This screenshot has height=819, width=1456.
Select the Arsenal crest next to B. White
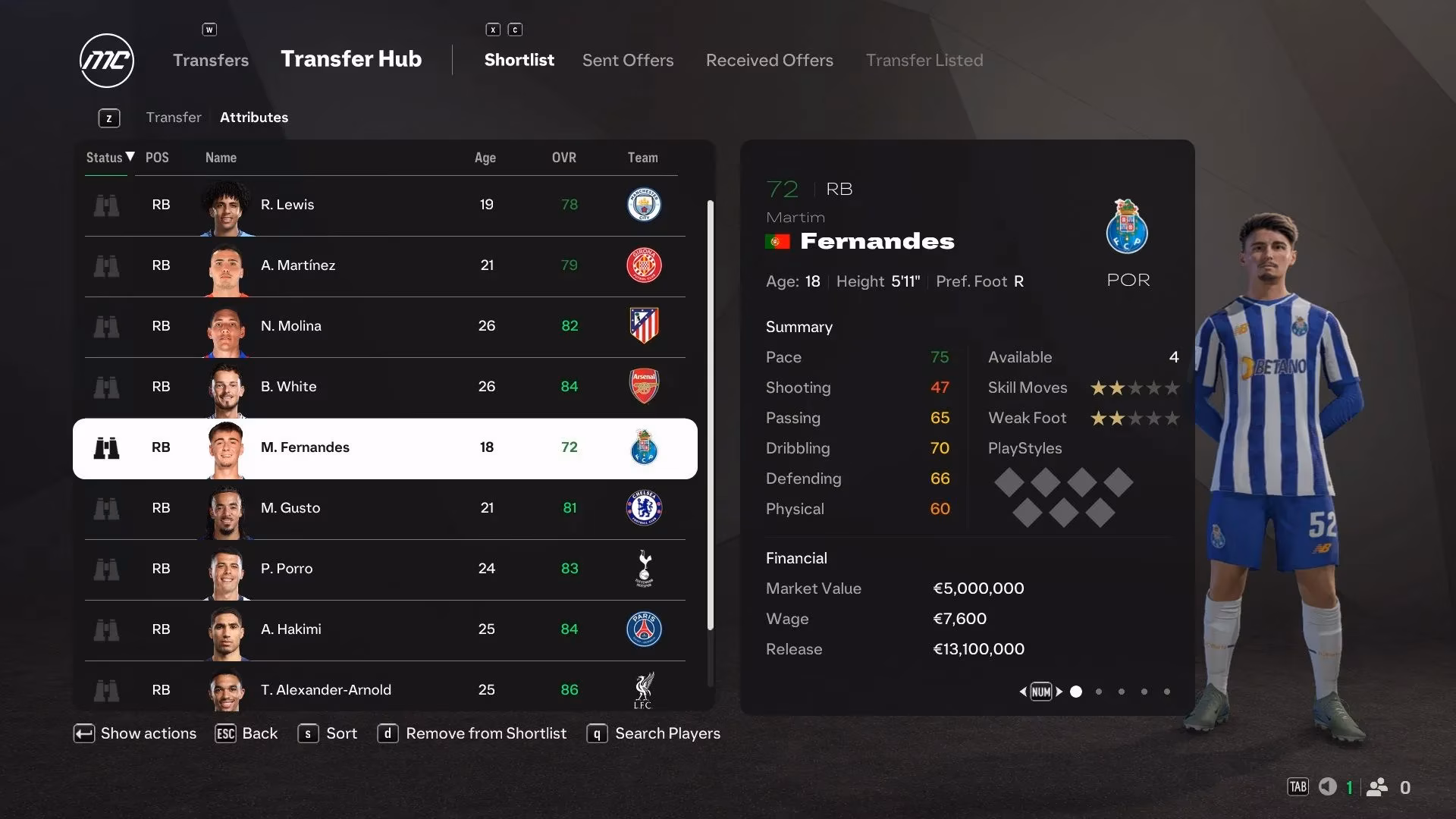coord(644,387)
